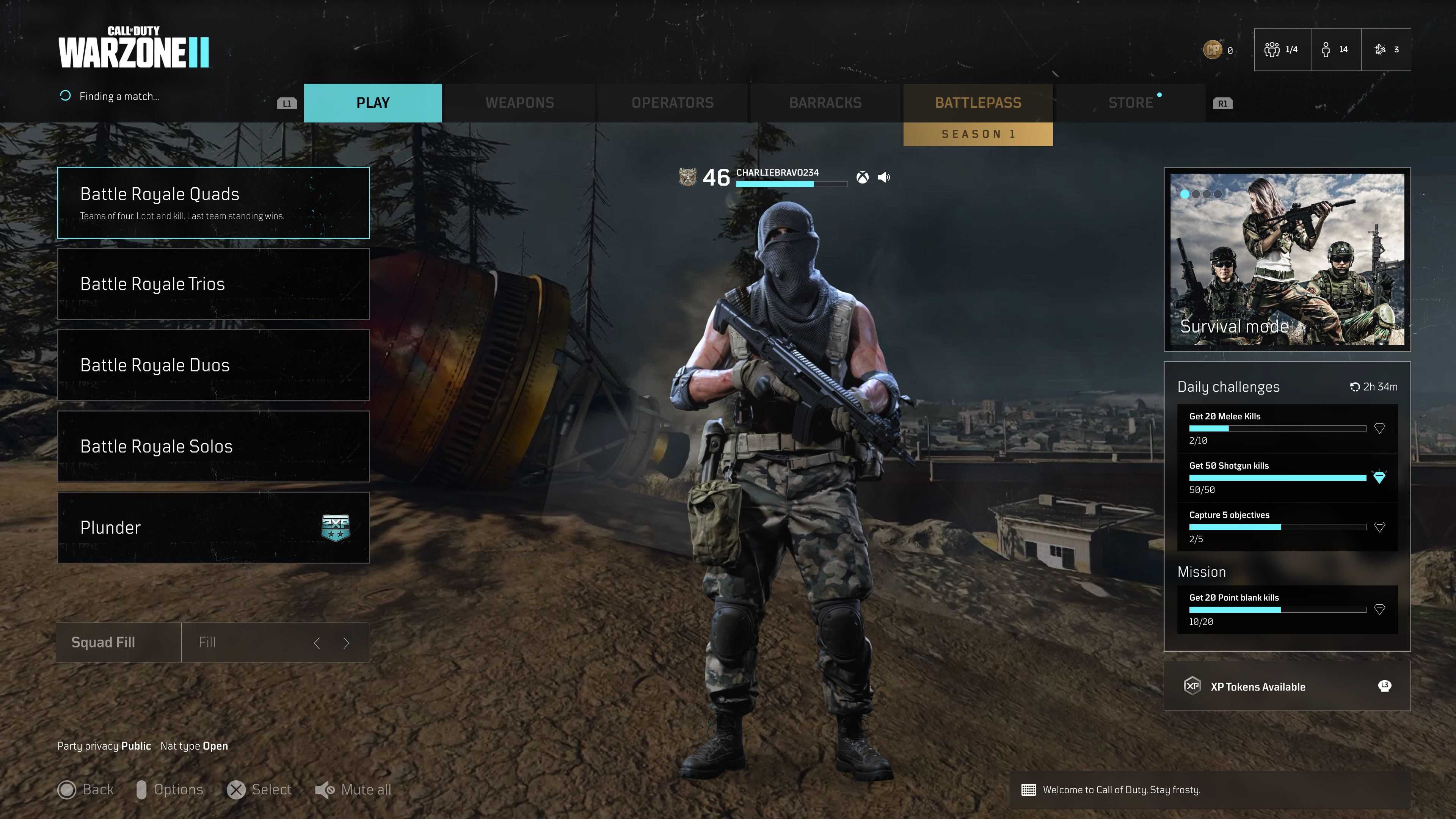This screenshot has width=1456, height=819.
Task: Select Battle Royale Quads mode
Action: (213, 203)
